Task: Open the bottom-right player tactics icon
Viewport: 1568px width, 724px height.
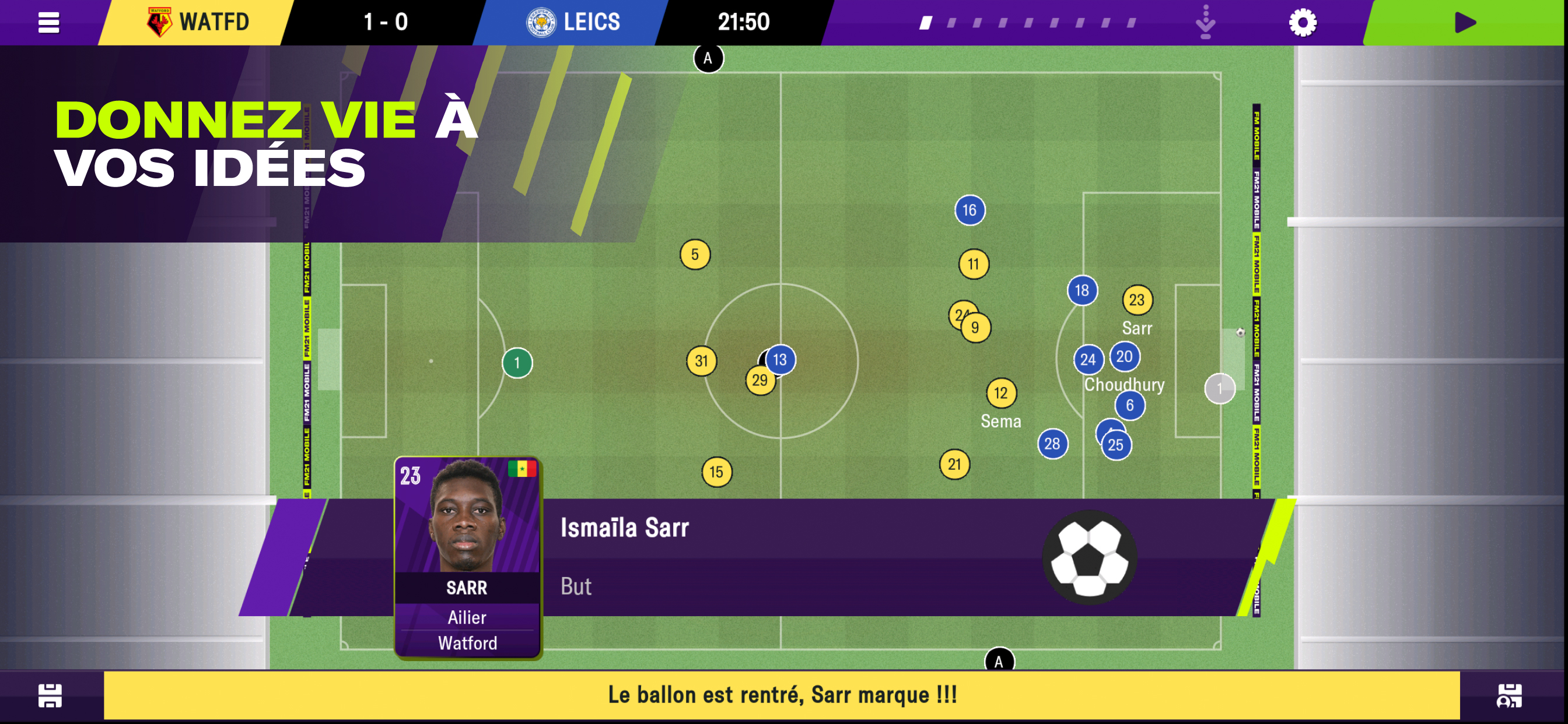Action: (1509, 695)
